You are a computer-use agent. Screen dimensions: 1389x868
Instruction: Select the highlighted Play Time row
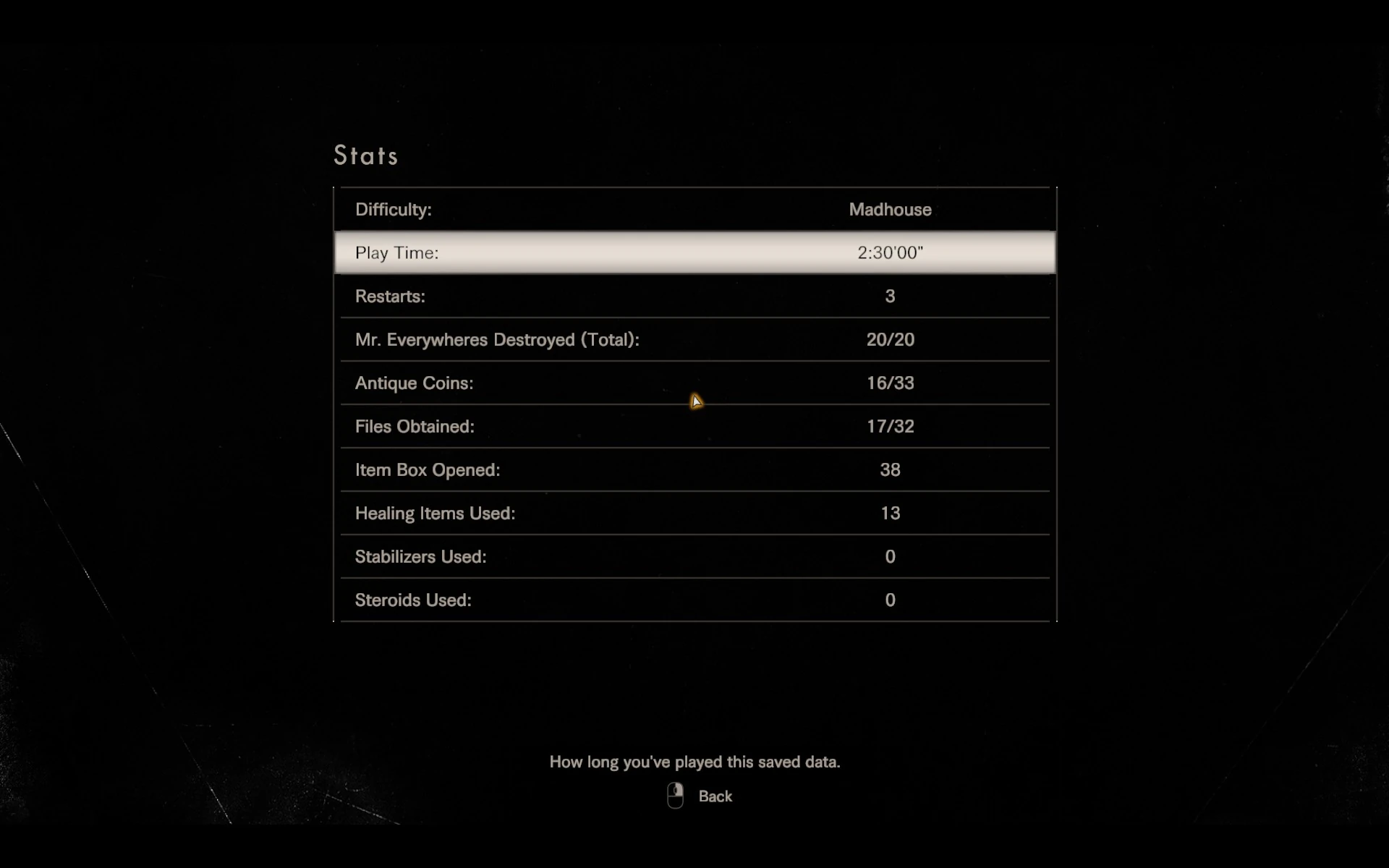694,252
